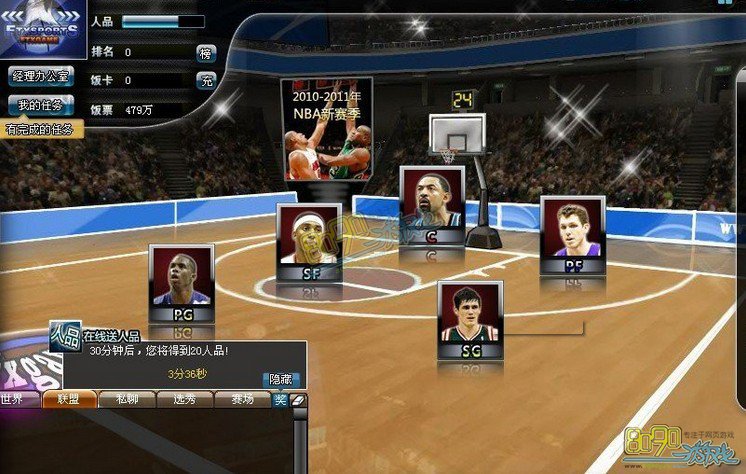The height and width of the screenshot is (474, 746).
Task: Switch to the 联盟 chat tab
Action: [x=69, y=399]
